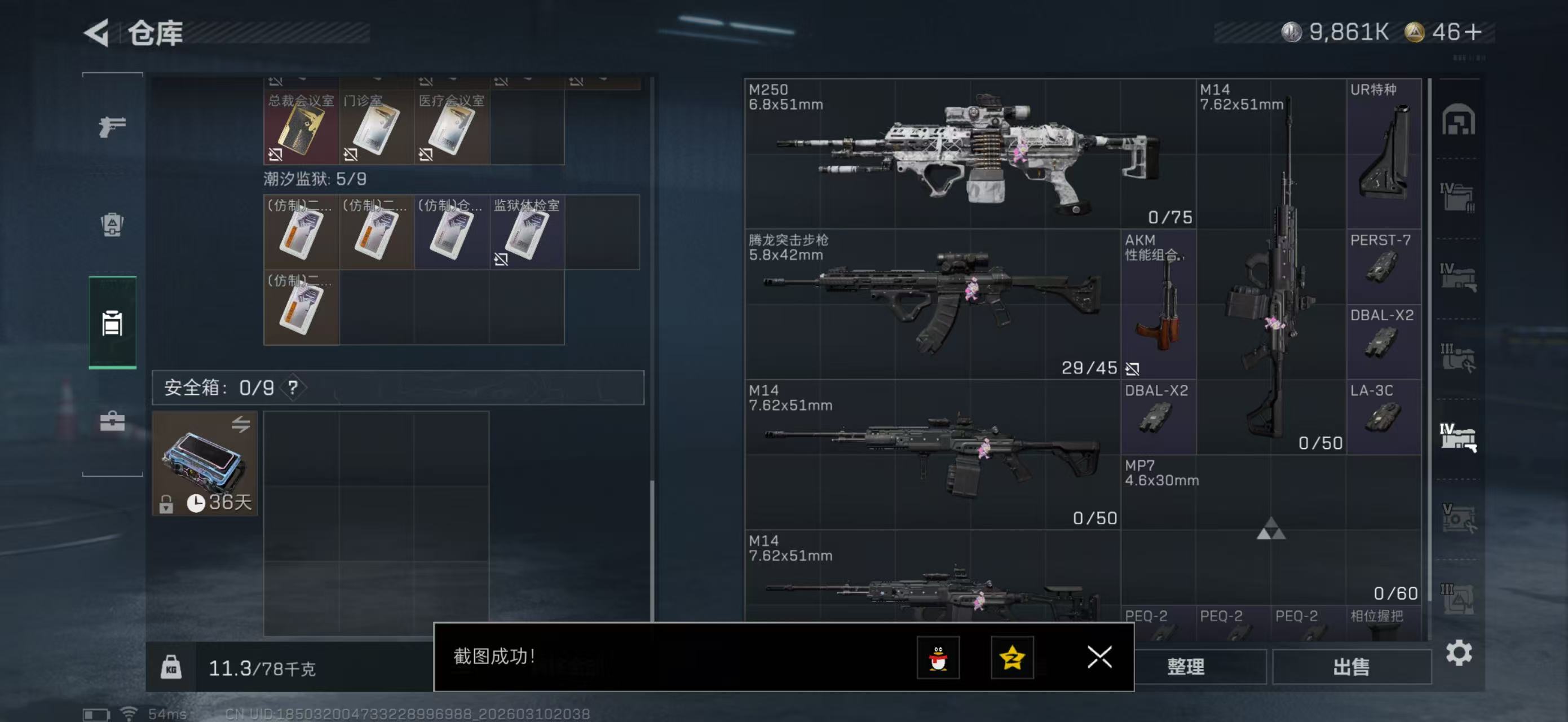Select the AKM 性能组合 item
This screenshot has height=722, width=1568.
point(1158,304)
